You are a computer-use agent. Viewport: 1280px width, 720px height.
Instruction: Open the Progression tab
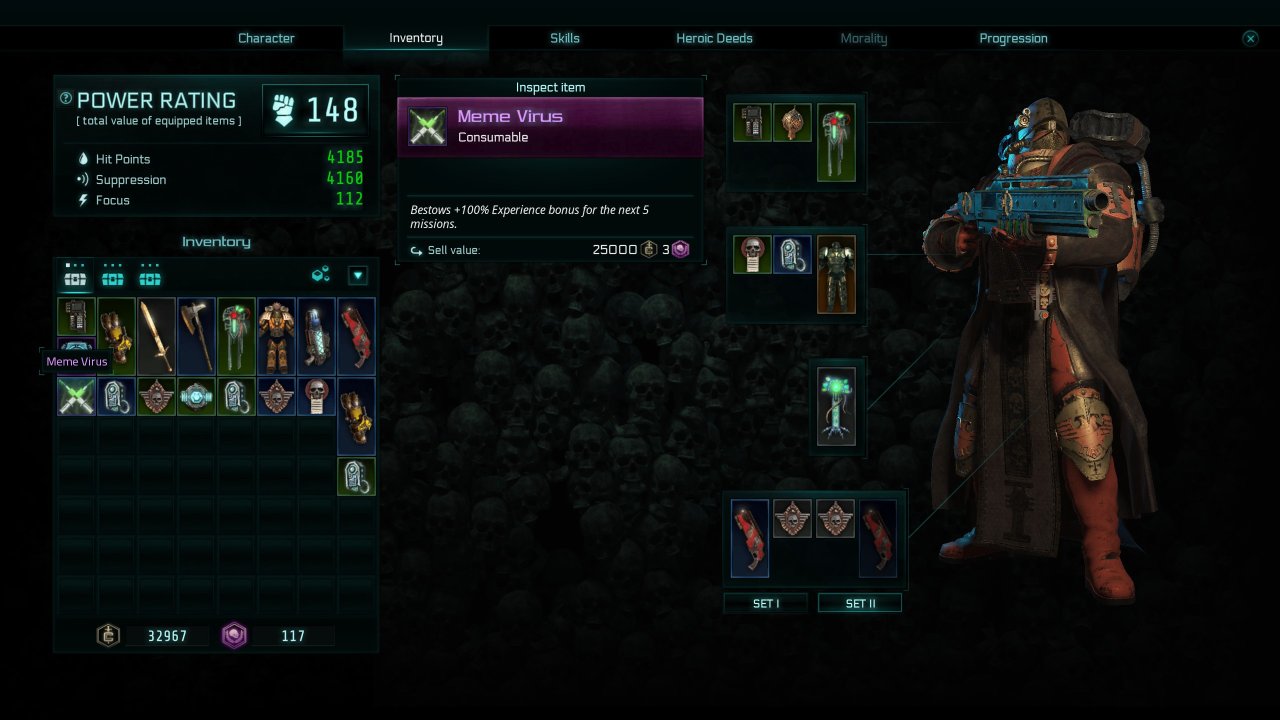tap(1013, 38)
